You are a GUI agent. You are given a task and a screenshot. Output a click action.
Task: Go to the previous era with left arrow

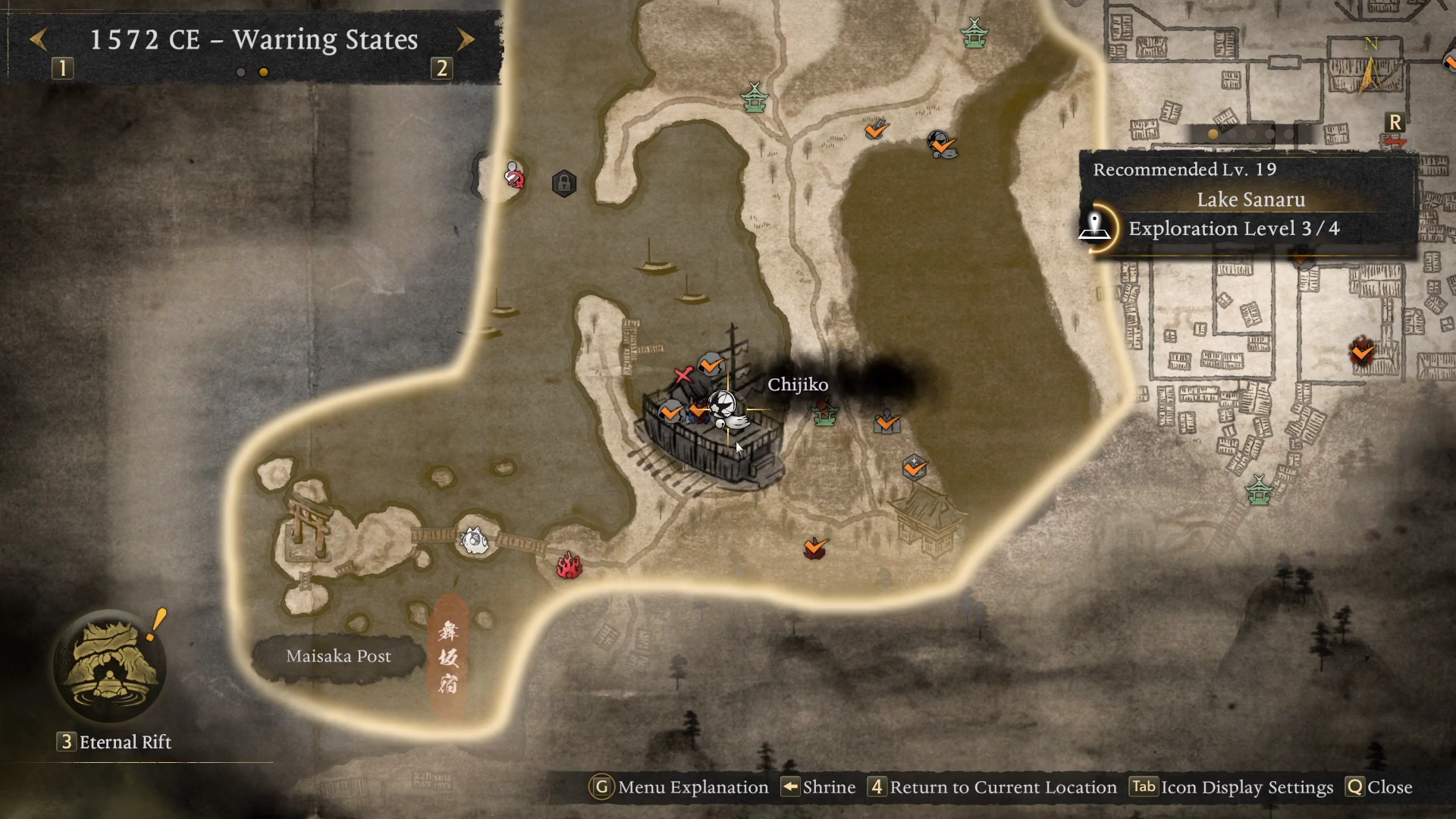39,39
